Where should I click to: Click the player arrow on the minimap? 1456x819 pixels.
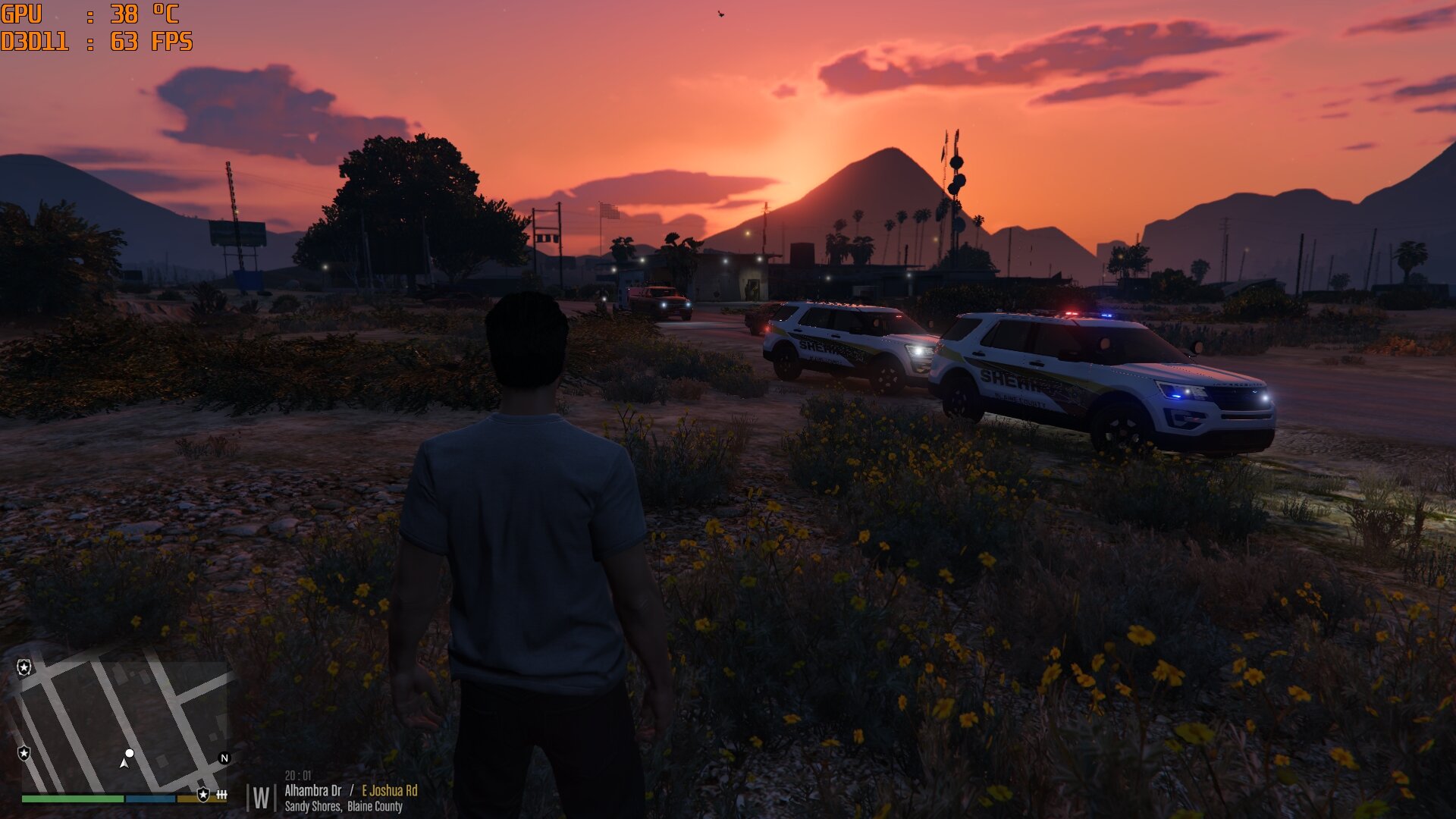[124, 763]
